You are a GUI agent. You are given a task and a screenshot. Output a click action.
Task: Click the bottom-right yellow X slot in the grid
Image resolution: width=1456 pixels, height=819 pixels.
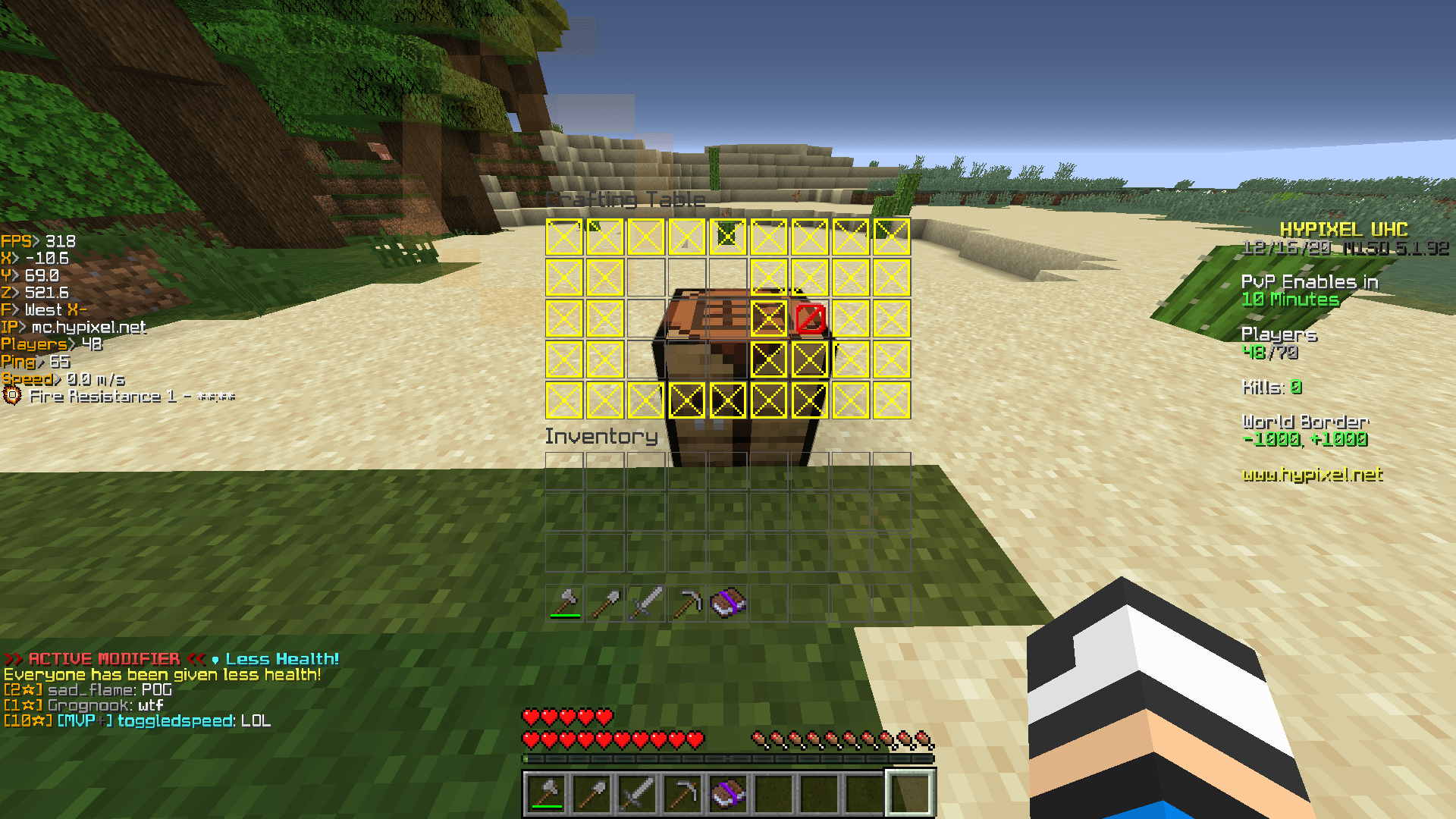(x=891, y=401)
